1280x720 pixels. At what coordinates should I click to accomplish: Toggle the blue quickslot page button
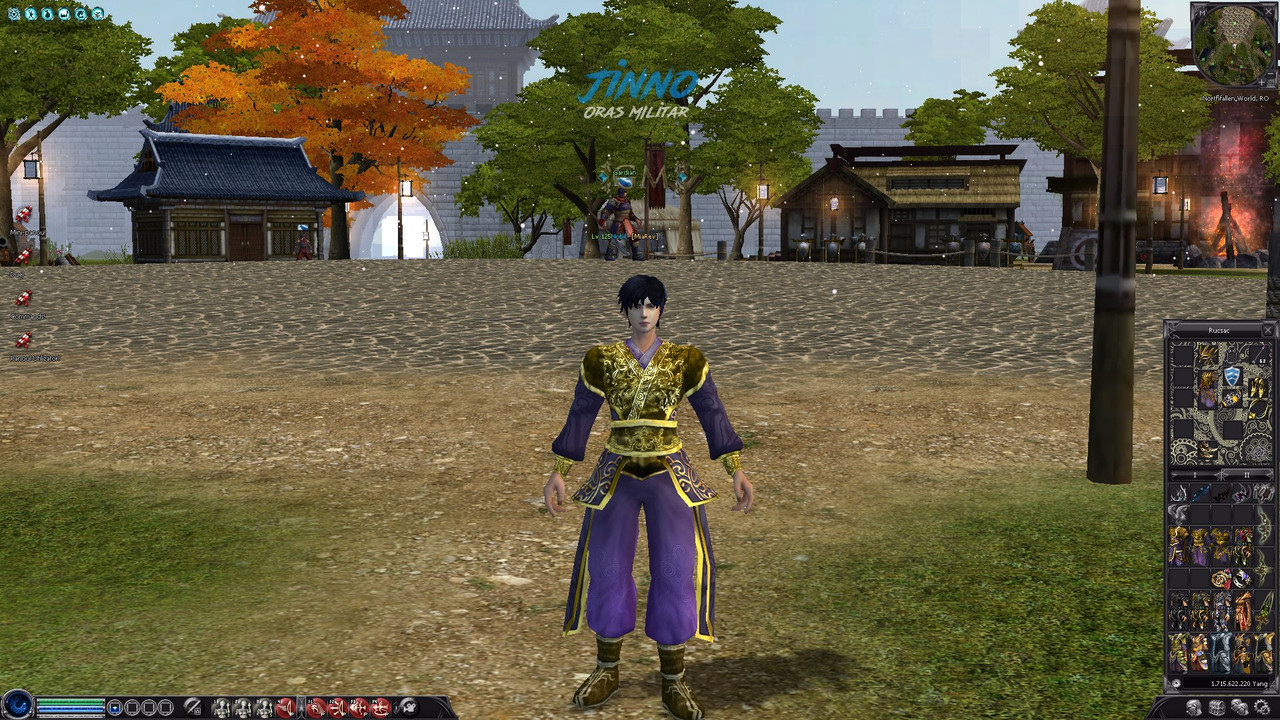coord(116,706)
